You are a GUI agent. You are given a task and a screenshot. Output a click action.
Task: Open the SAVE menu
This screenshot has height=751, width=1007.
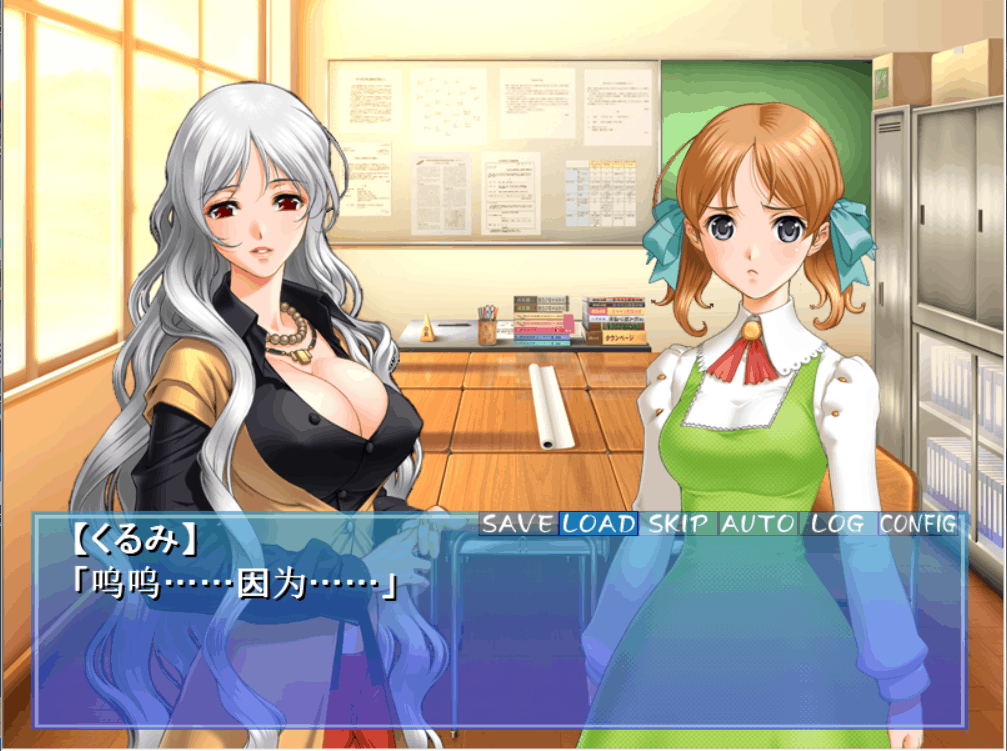517,523
